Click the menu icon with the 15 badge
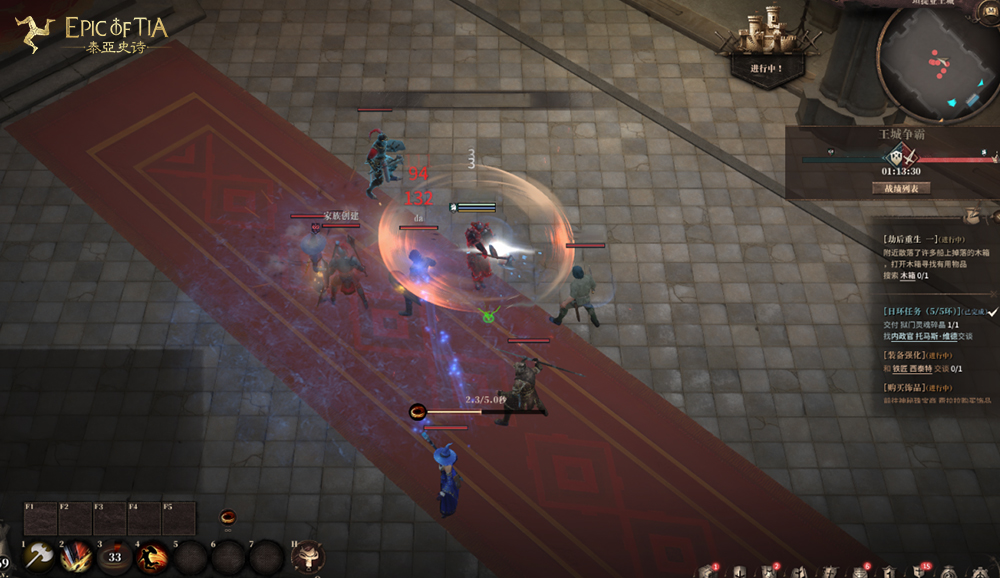The height and width of the screenshot is (578, 1000). [x=920, y=571]
